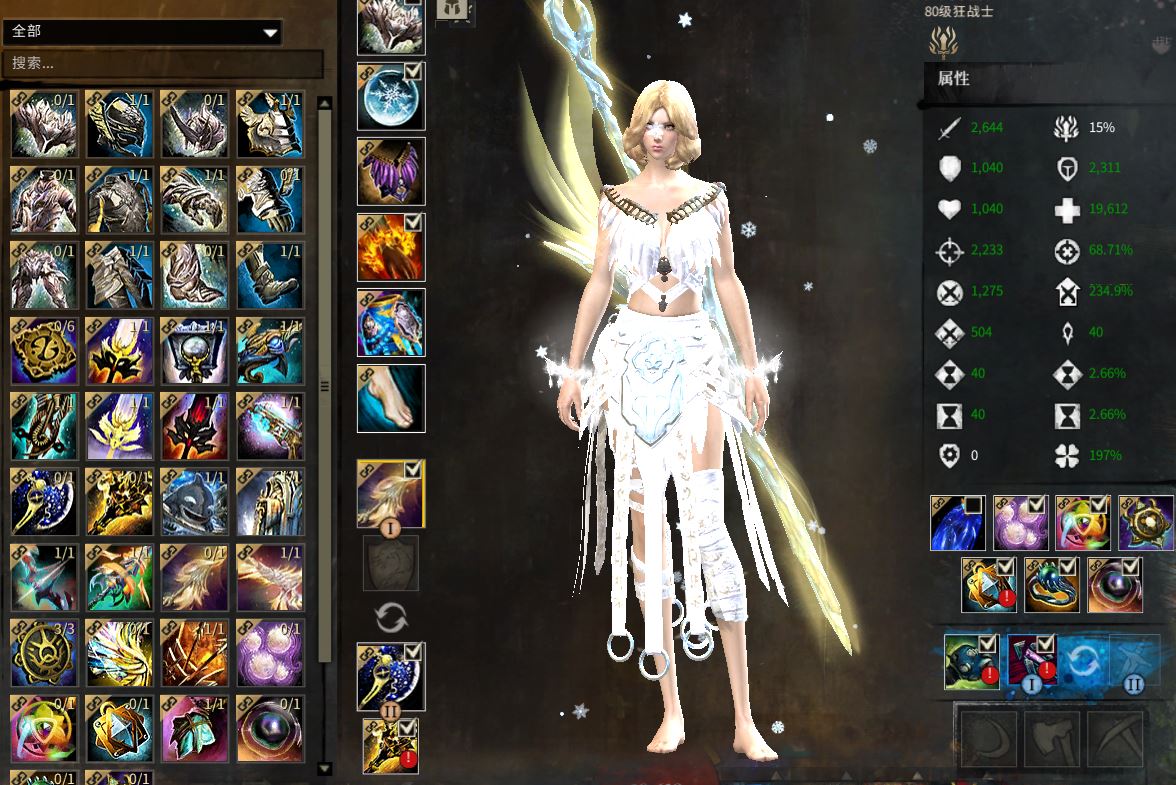The height and width of the screenshot is (785, 1176).
Task: Select the green aquatic breather slot
Action: tap(971, 661)
